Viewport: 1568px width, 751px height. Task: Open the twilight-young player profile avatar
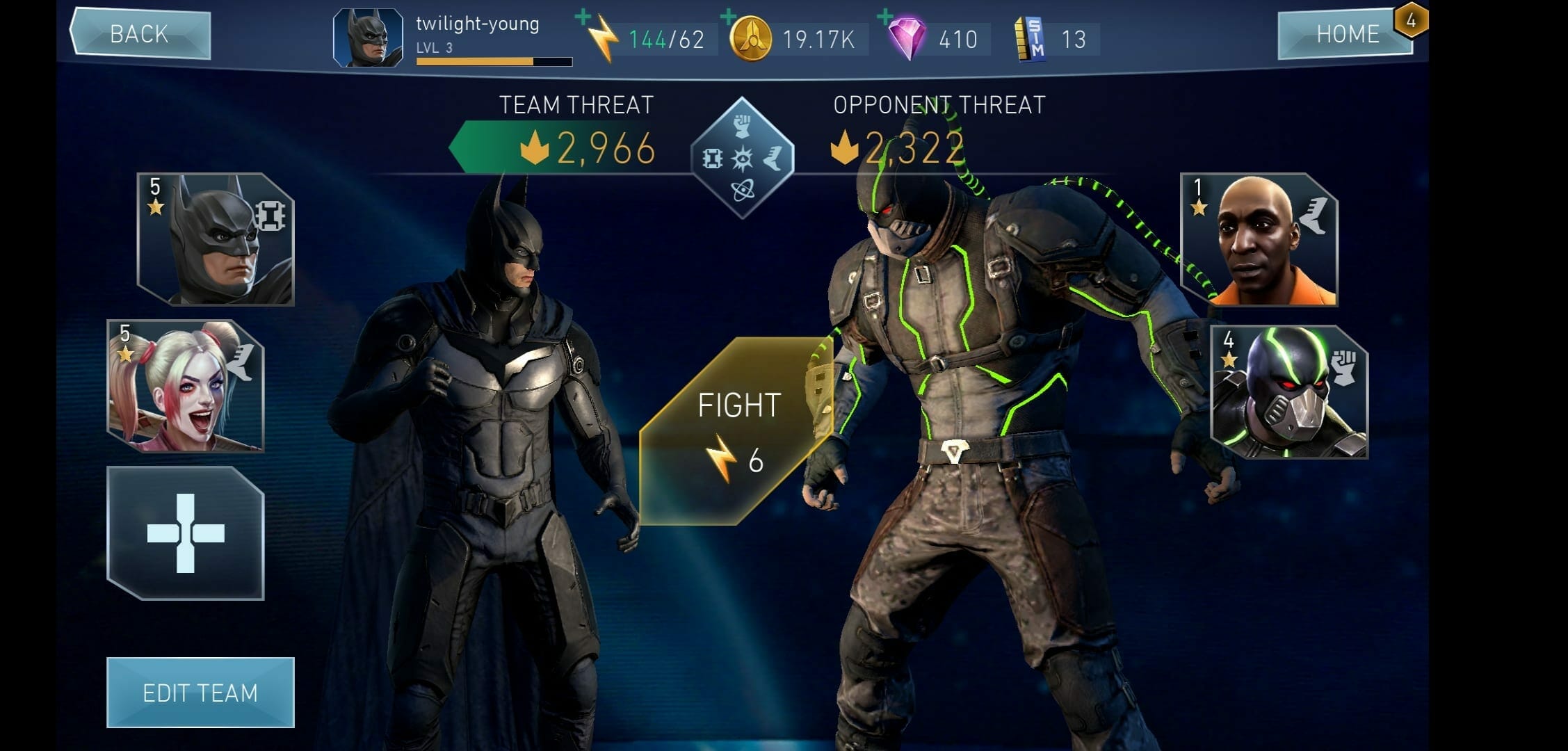point(368,38)
